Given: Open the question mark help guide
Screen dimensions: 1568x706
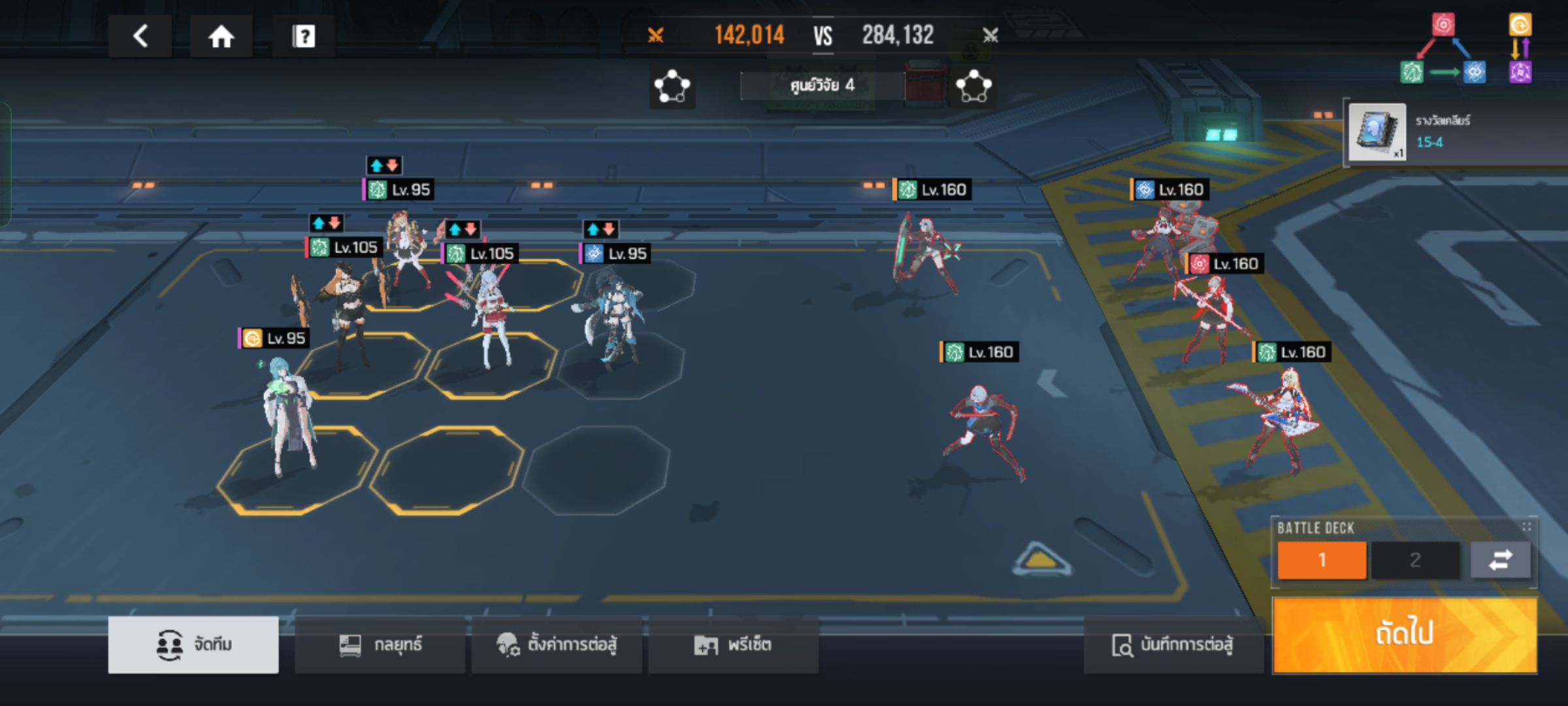Looking at the screenshot, I should [x=303, y=36].
